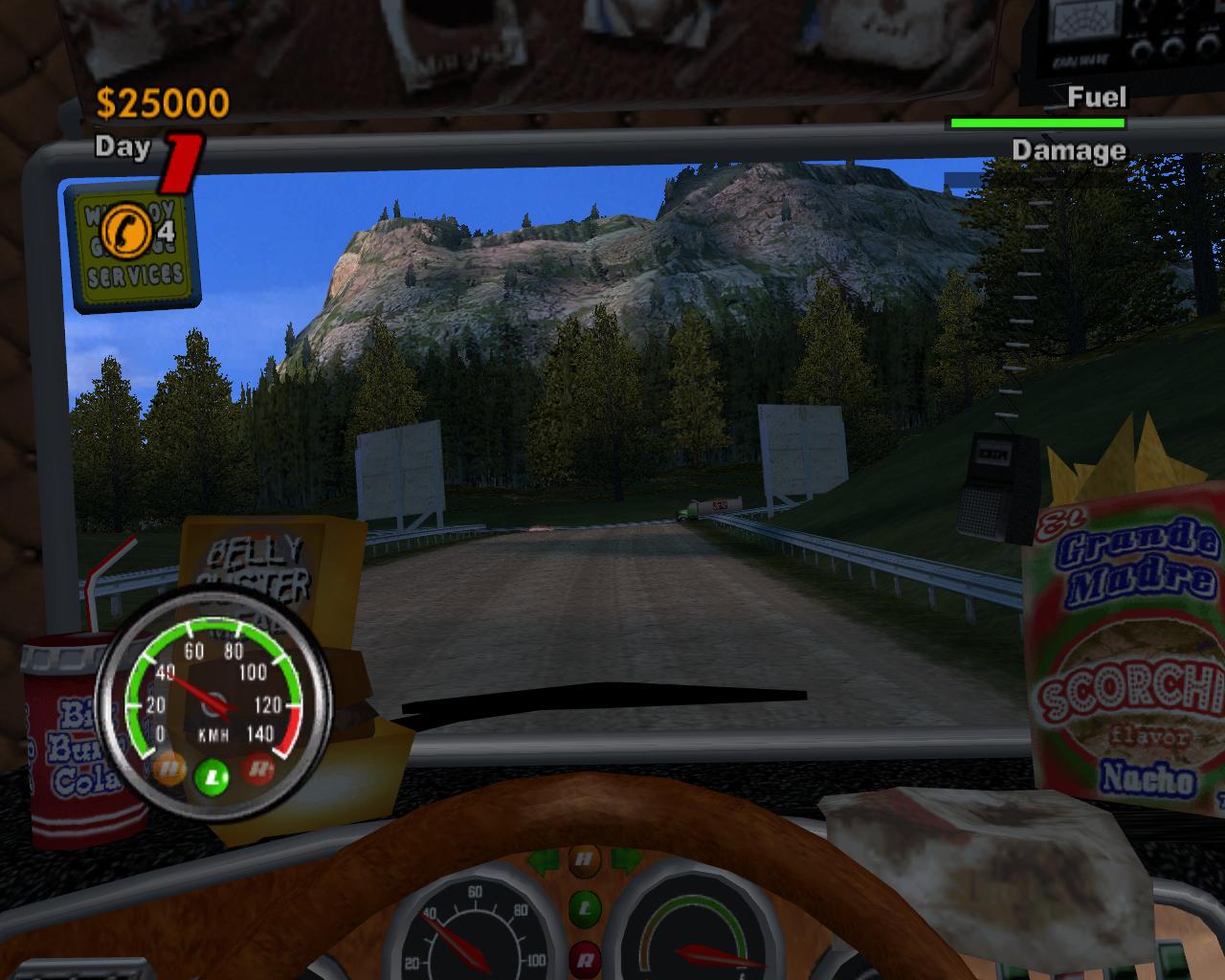Select the orange H gear indicator on the speedometer
Viewport: 1225px width, 980px height.
tap(169, 766)
